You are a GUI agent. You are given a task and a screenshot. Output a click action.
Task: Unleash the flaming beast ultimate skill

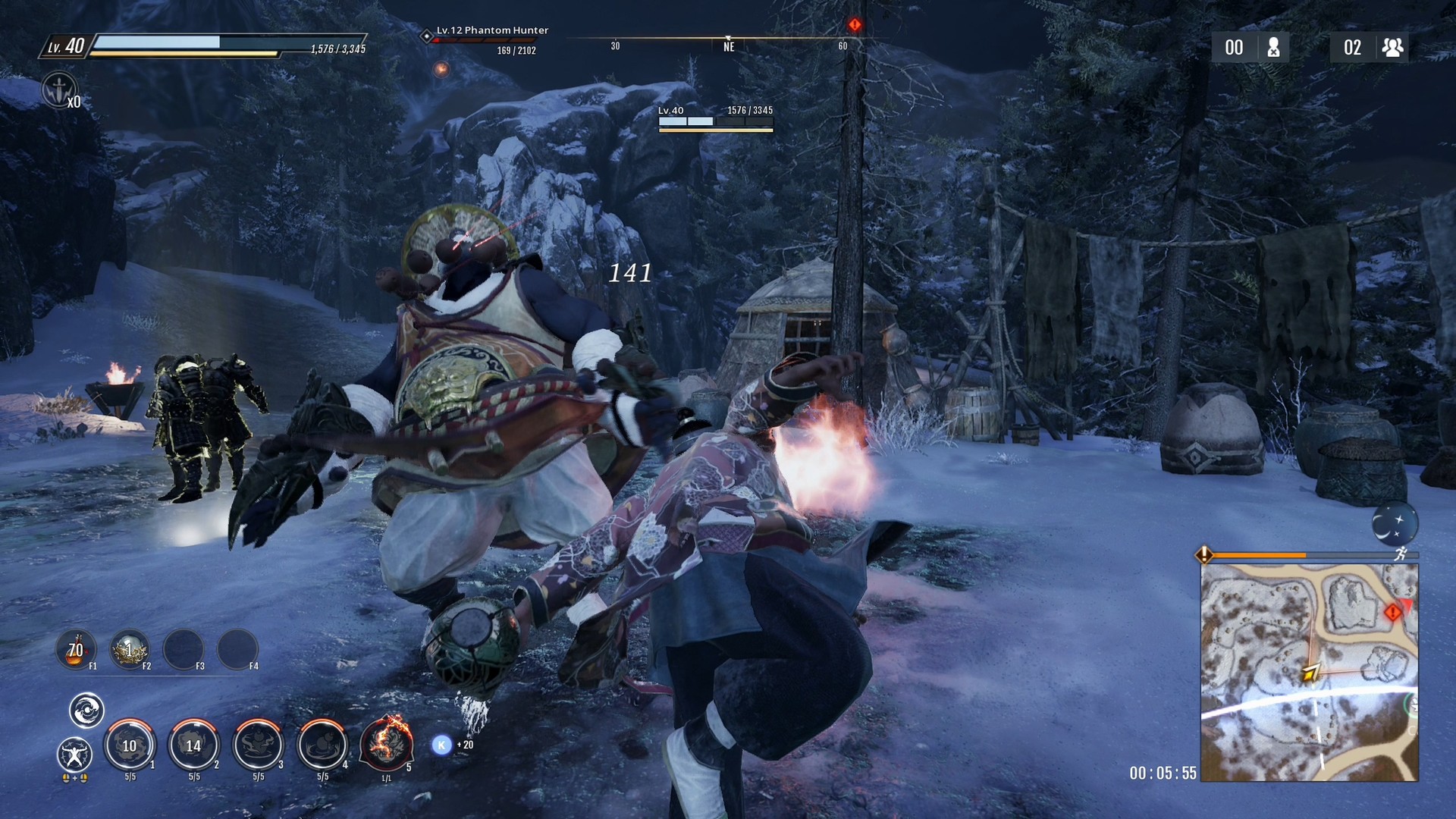point(386,743)
